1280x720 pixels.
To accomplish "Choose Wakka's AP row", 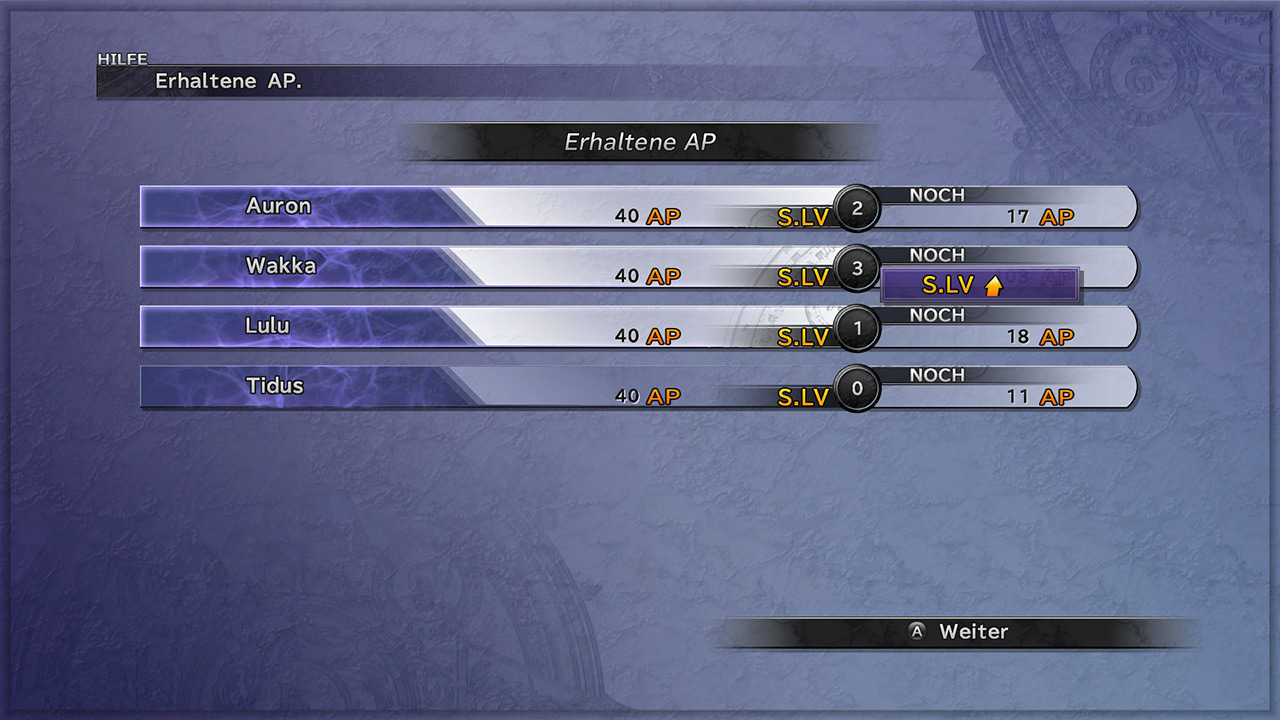I will click(638, 267).
